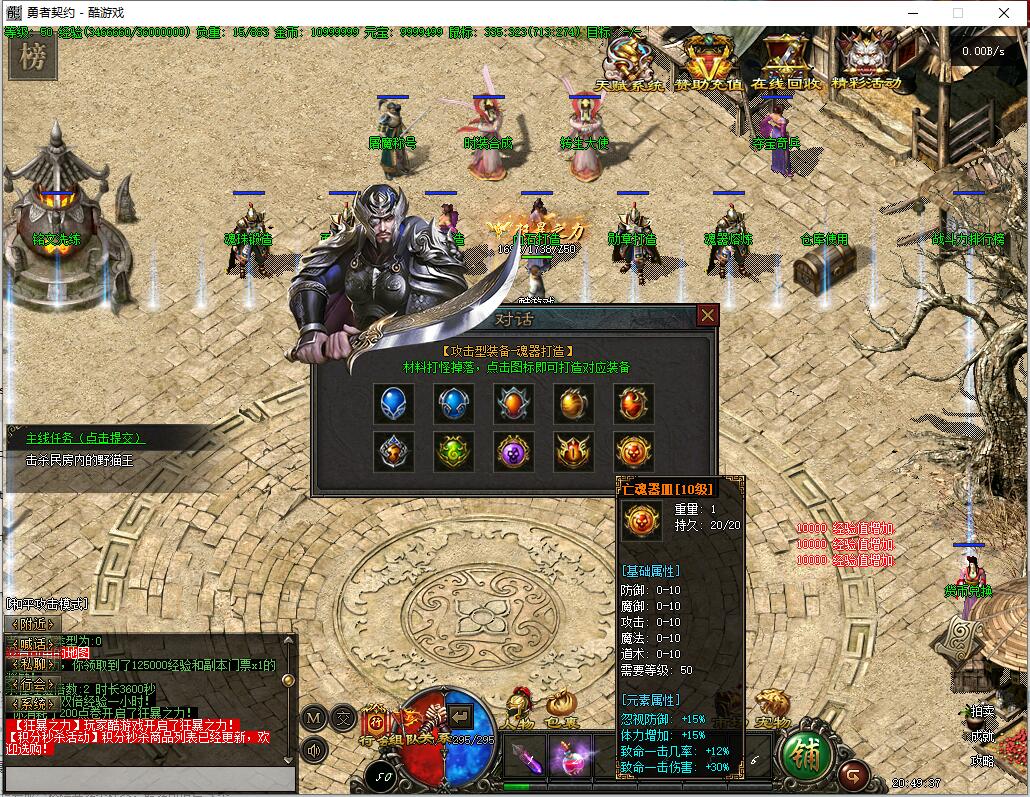Forge the green swirl soul artifact
Viewport: 1030px width, 797px height.
click(454, 452)
